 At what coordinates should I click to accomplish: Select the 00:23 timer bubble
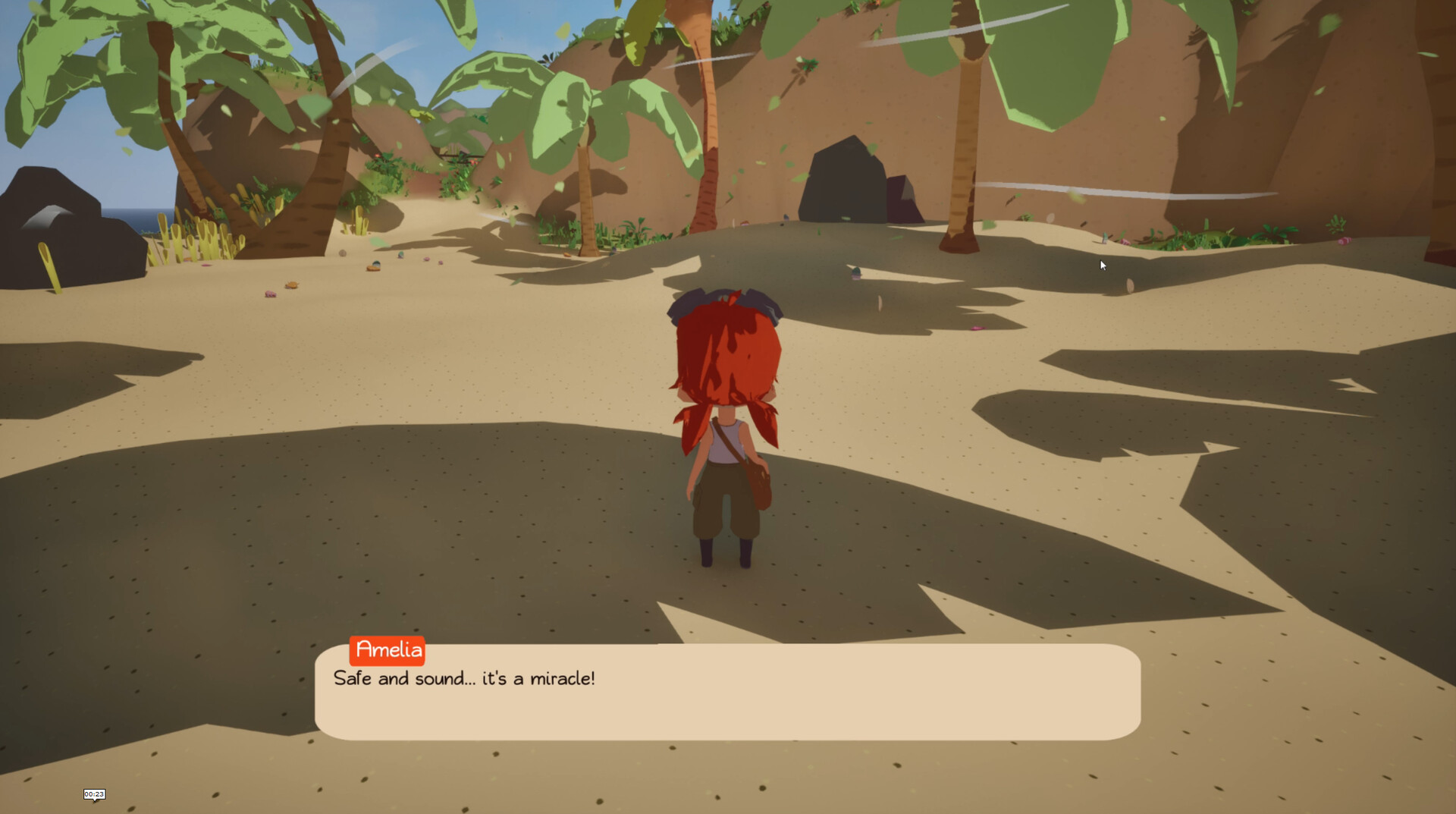[x=94, y=794]
